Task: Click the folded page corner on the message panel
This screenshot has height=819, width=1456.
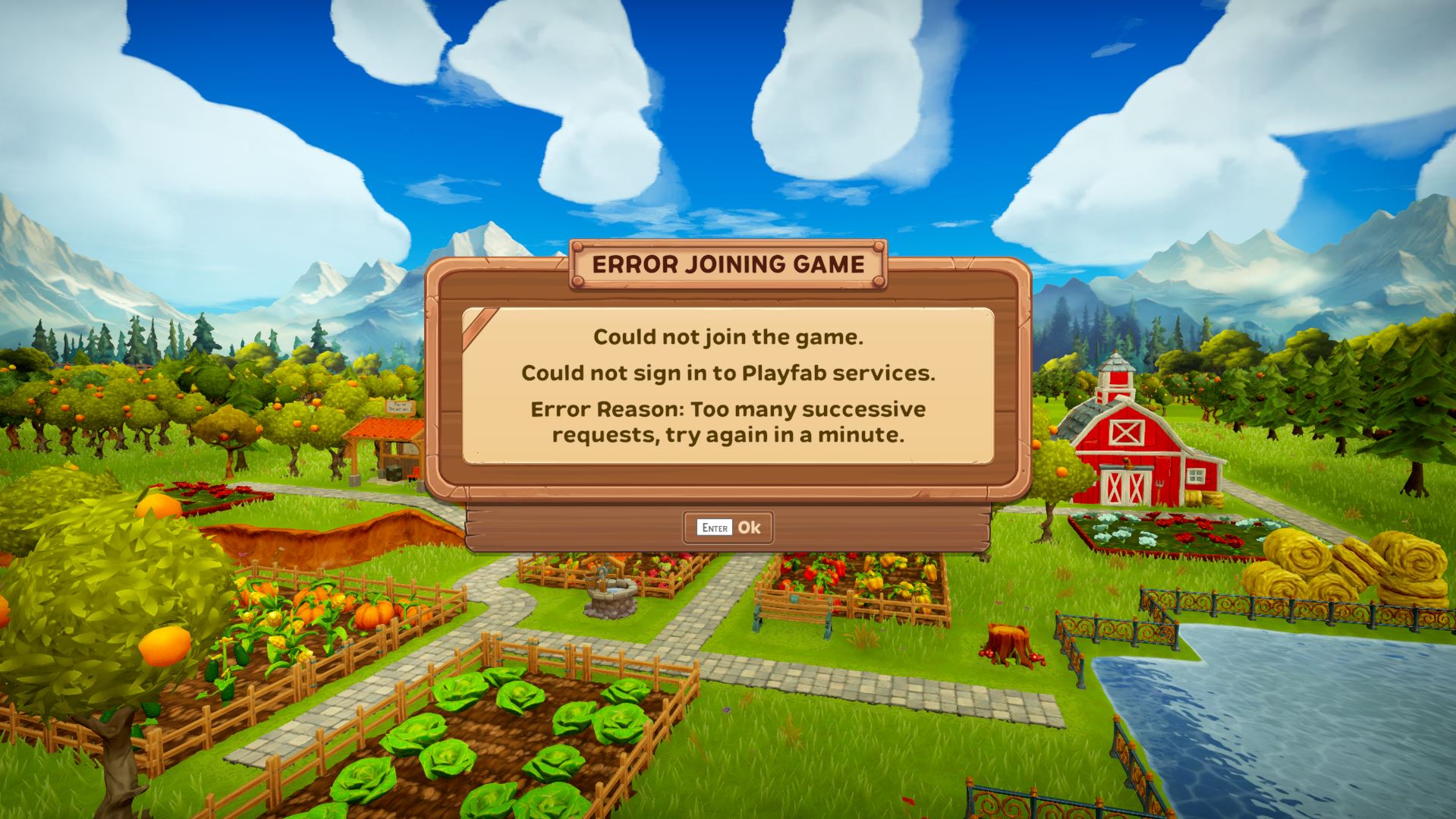Action: point(480,325)
